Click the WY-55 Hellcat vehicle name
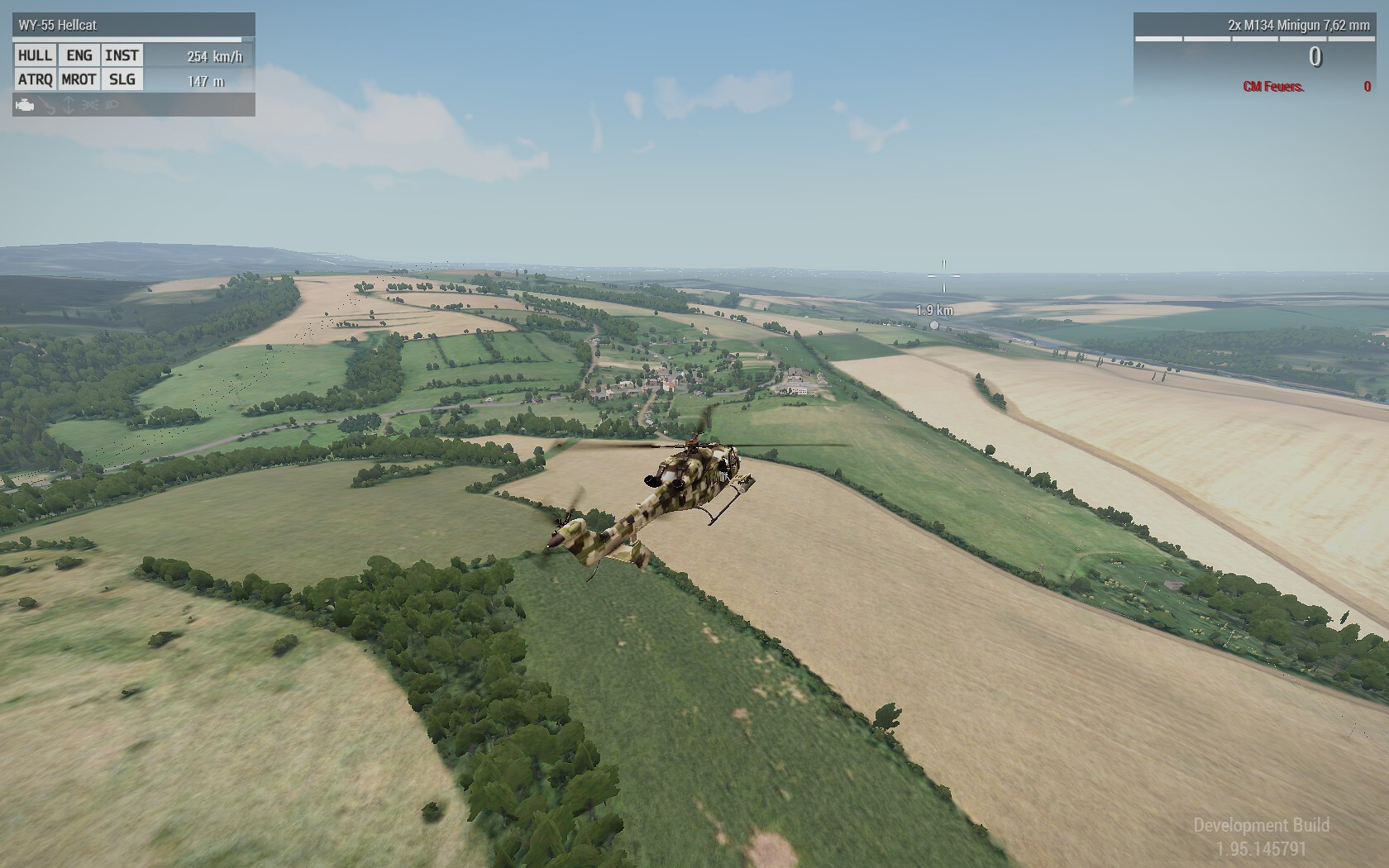 58,26
